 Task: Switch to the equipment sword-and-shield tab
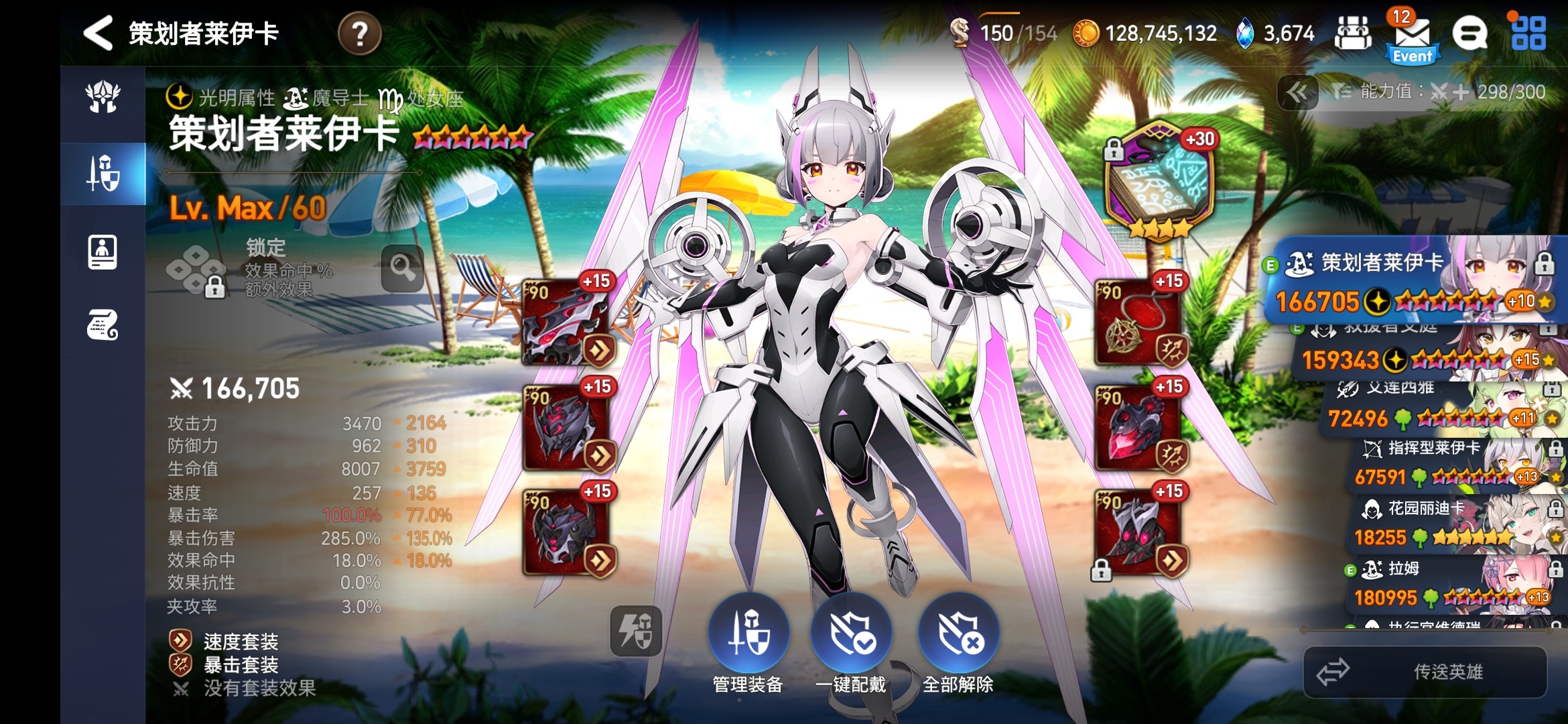point(103,174)
